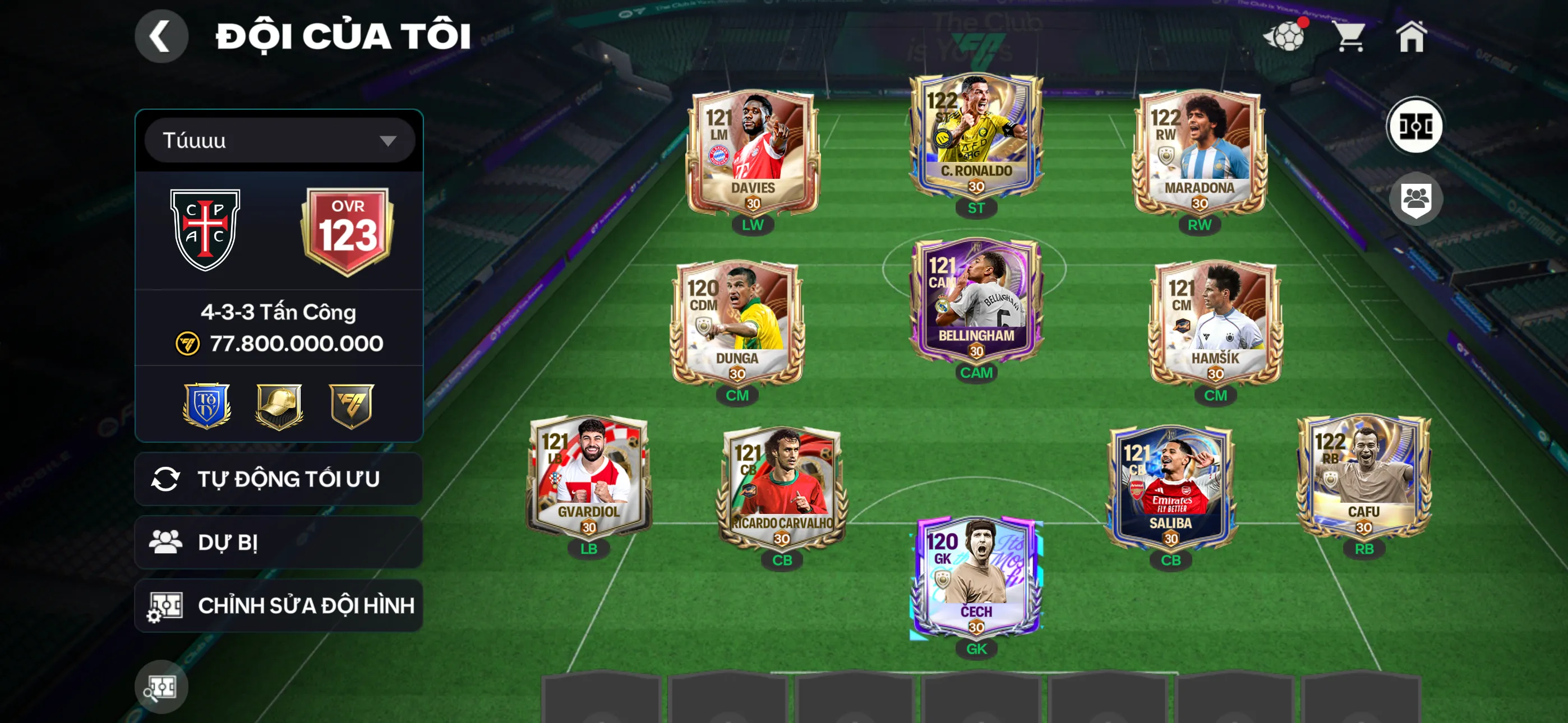Return home using the house icon
The height and width of the screenshot is (723, 1568).
[x=1412, y=38]
